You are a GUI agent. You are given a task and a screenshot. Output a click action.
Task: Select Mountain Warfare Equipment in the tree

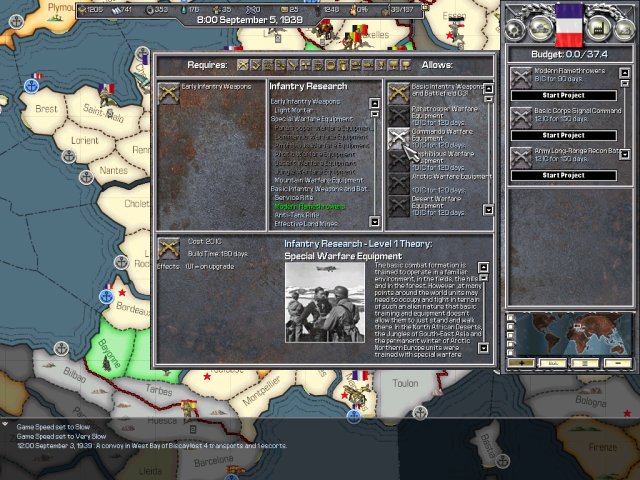click(x=316, y=180)
